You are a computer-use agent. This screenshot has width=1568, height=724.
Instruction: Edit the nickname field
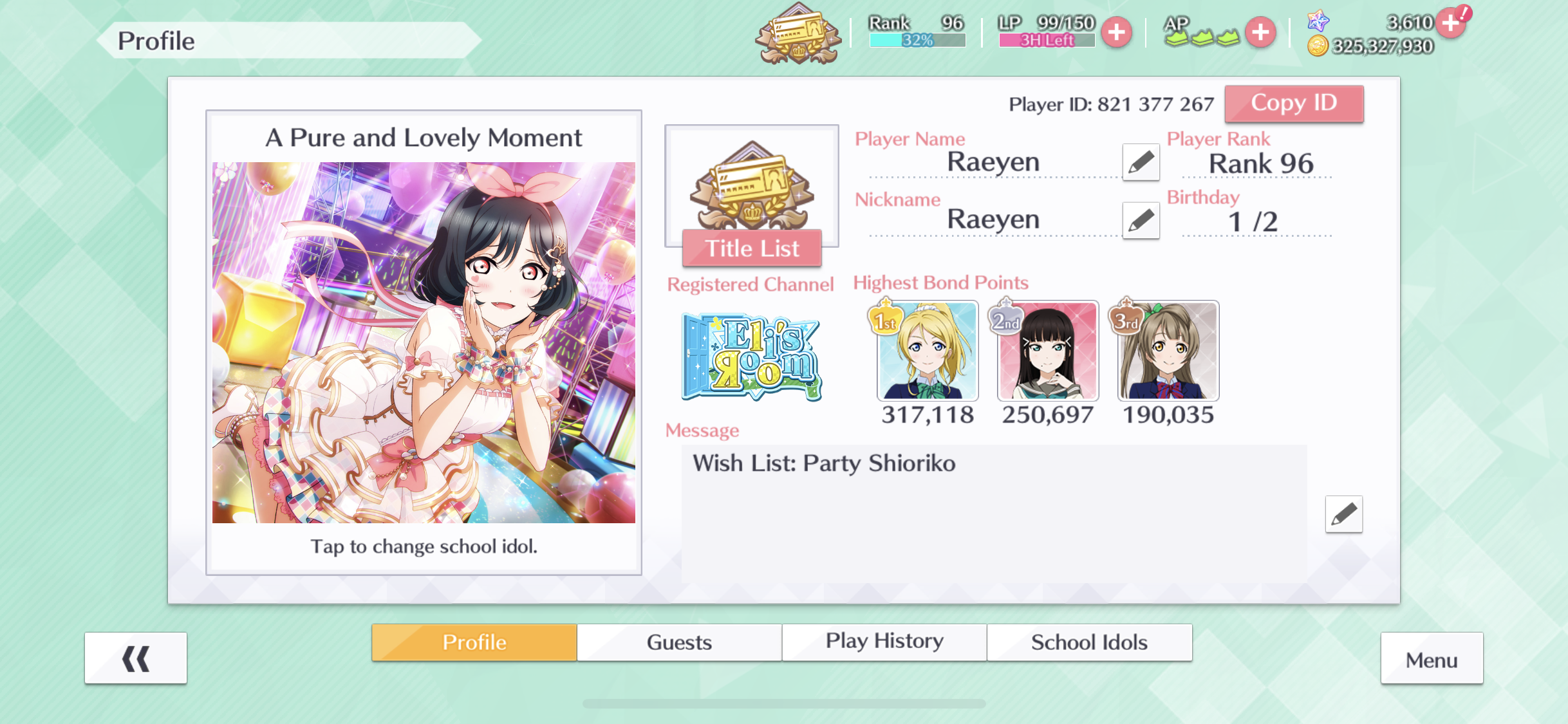pos(1141,220)
